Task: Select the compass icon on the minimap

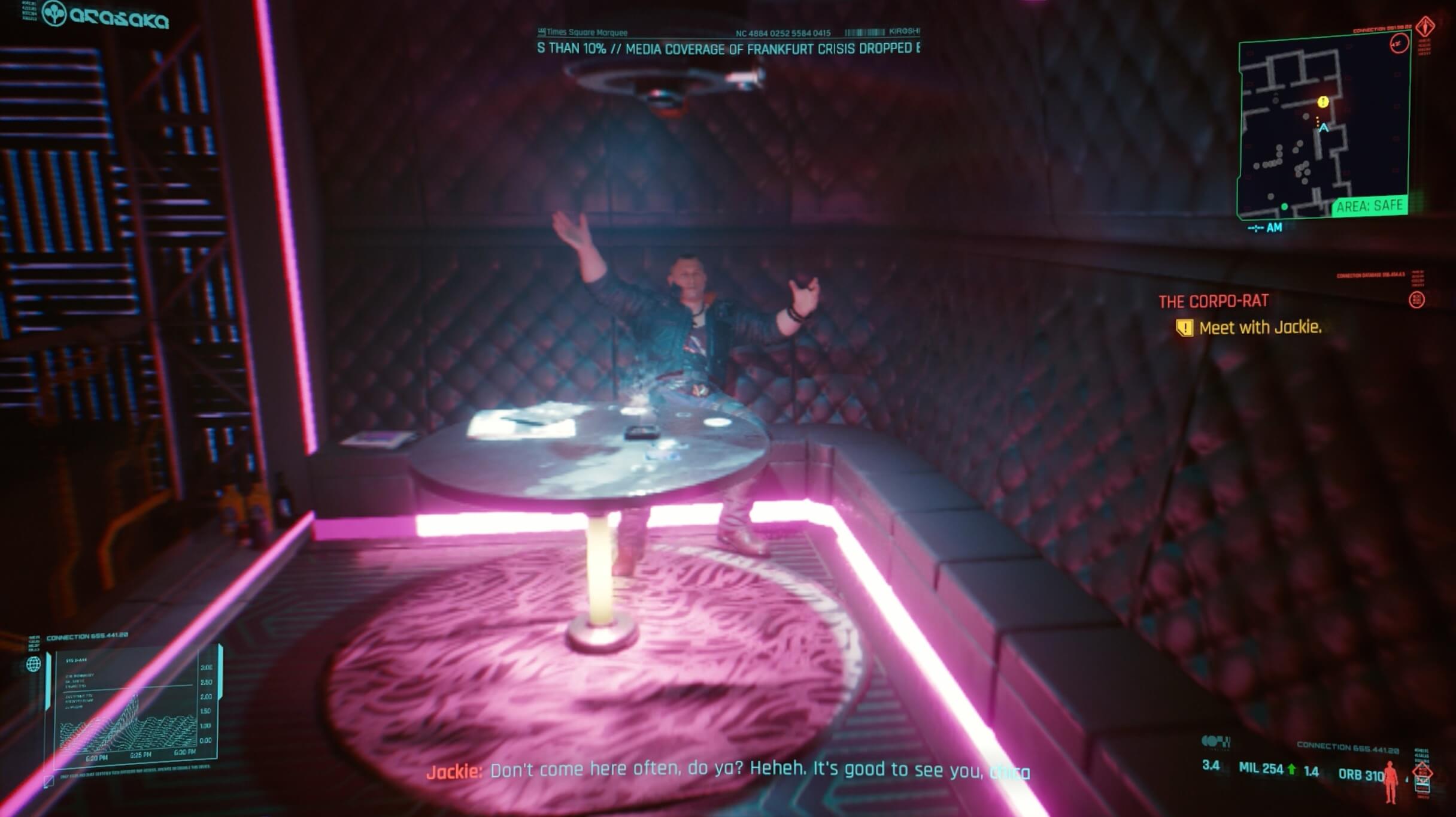Action: 1400,44
